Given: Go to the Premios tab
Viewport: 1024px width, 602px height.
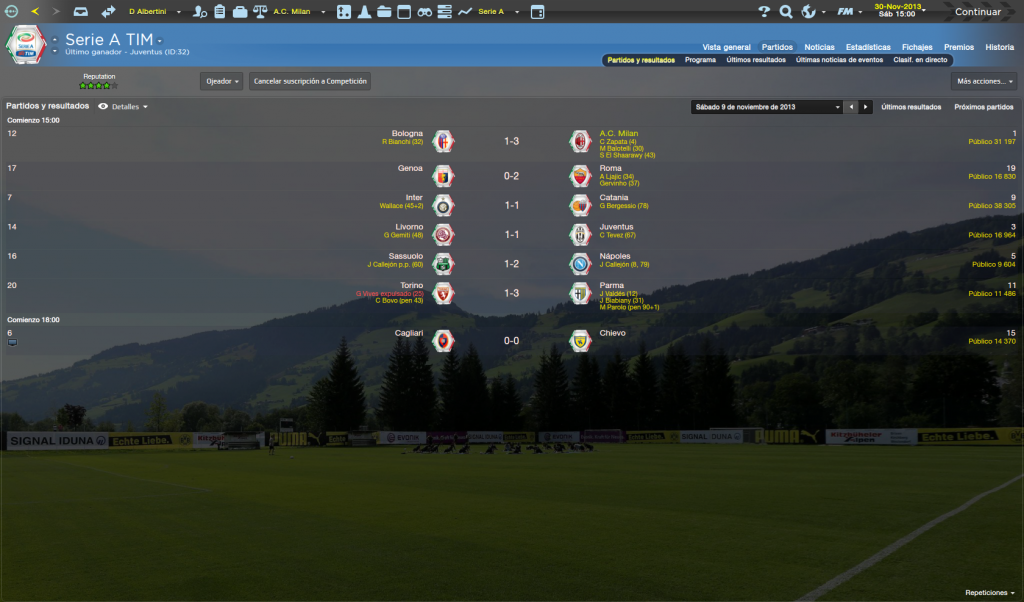Looking at the screenshot, I should [958, 47].
